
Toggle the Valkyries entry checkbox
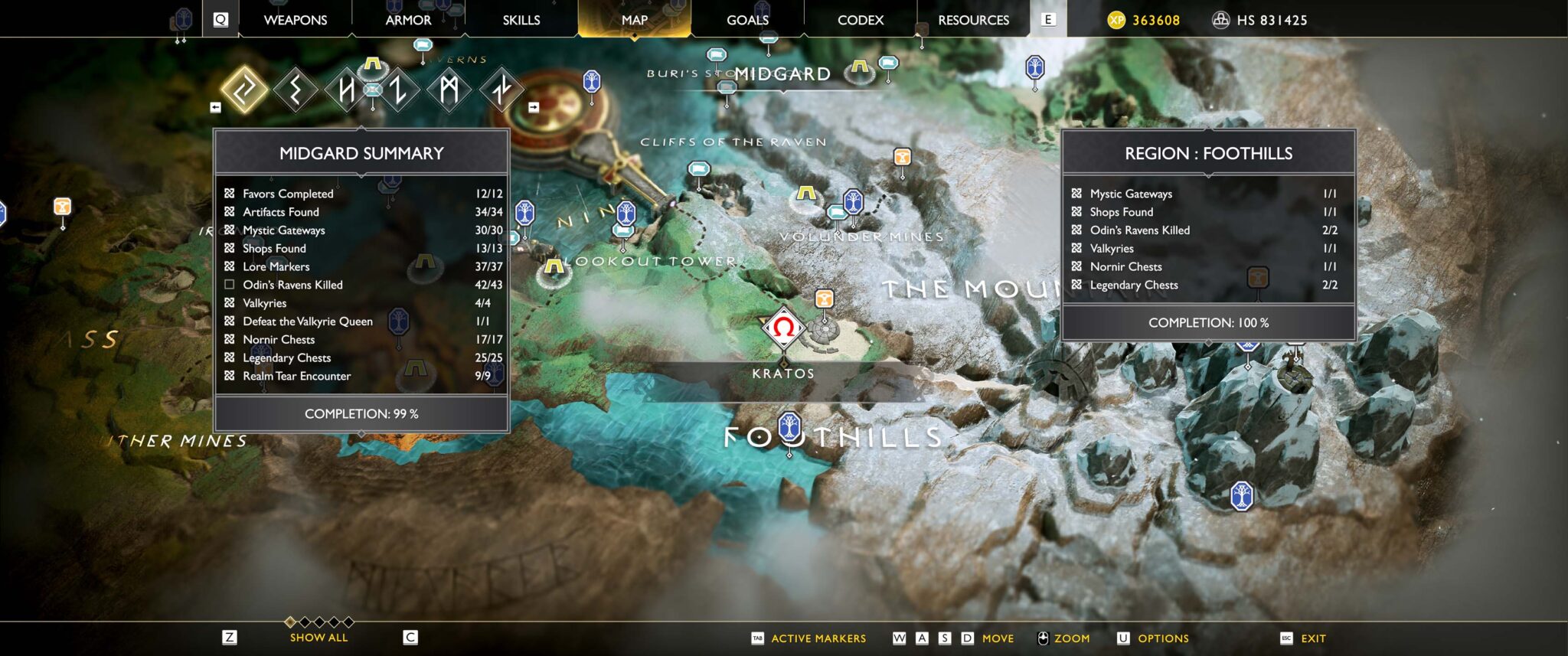[x=228, y=303]
